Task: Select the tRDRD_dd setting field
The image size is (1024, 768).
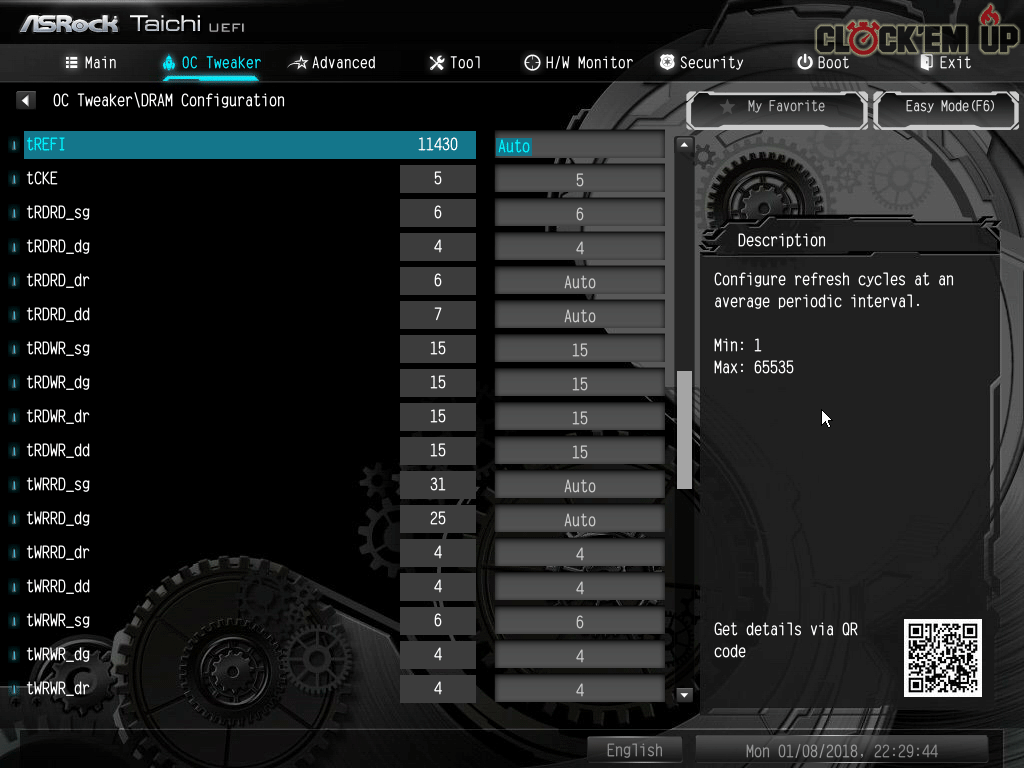Action: click(580, 316)
